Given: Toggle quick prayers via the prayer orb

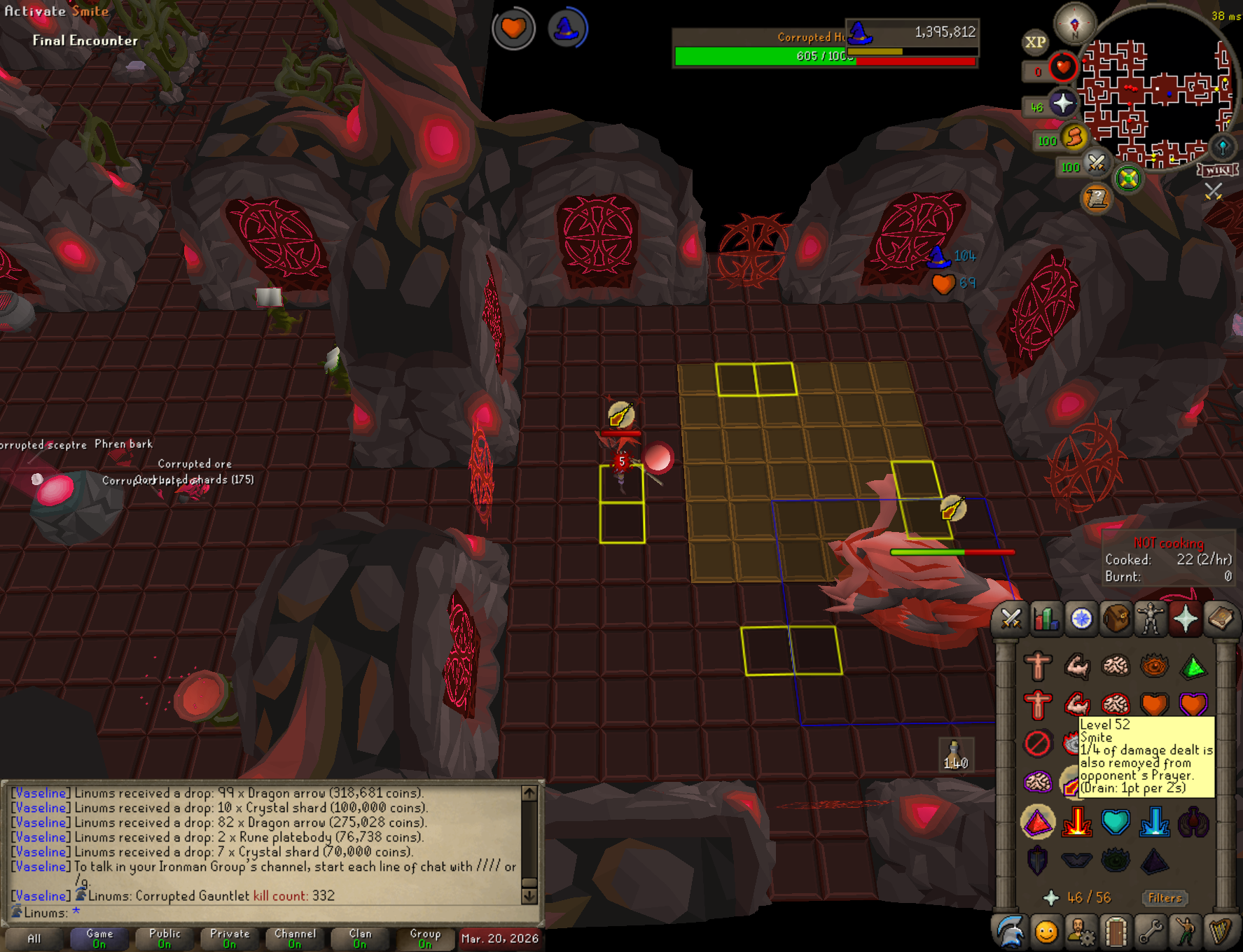Looking at the screenshot, I should [x=1062, y=104].
